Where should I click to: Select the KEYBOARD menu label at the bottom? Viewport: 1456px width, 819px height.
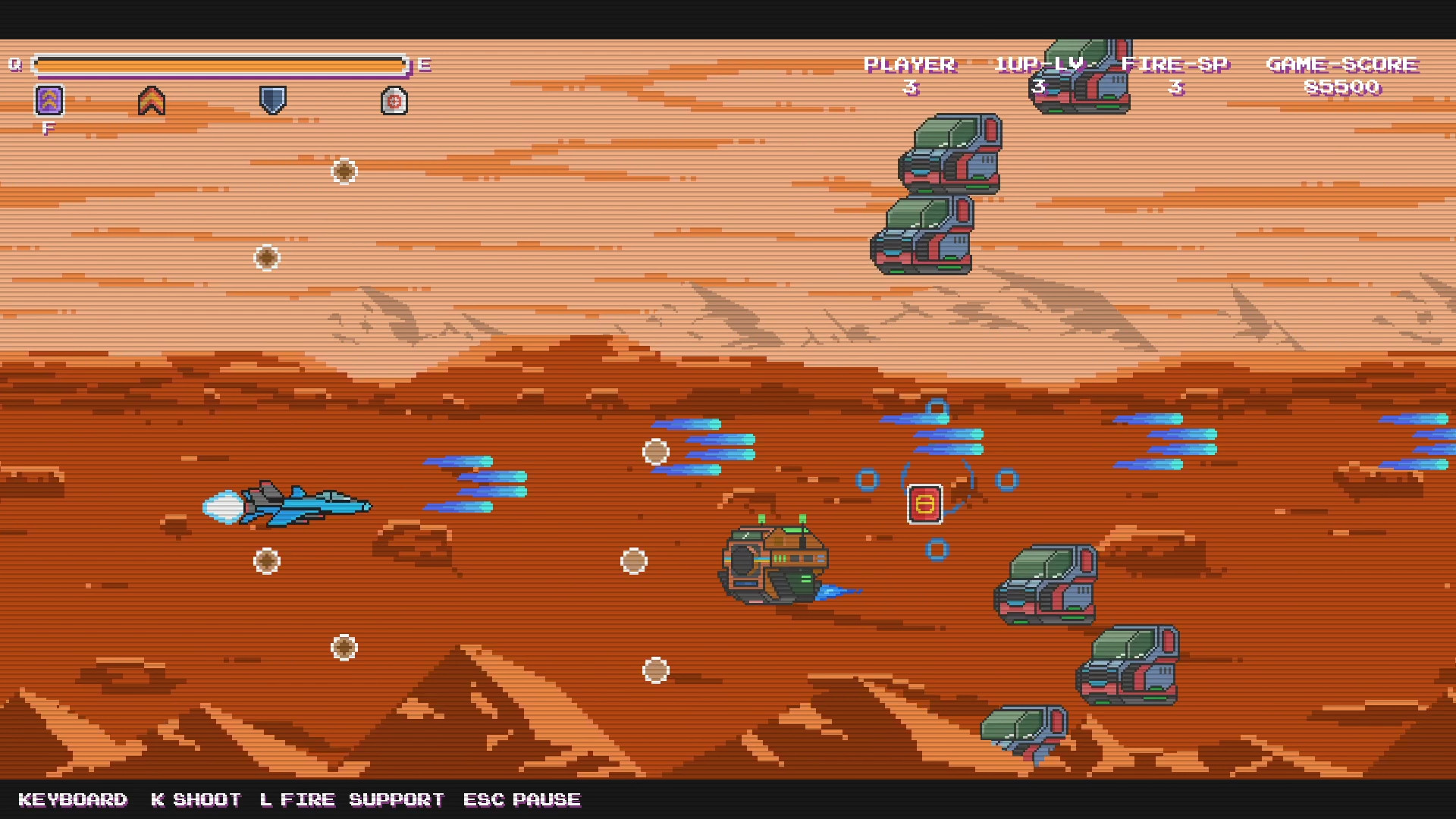point(74,799)
